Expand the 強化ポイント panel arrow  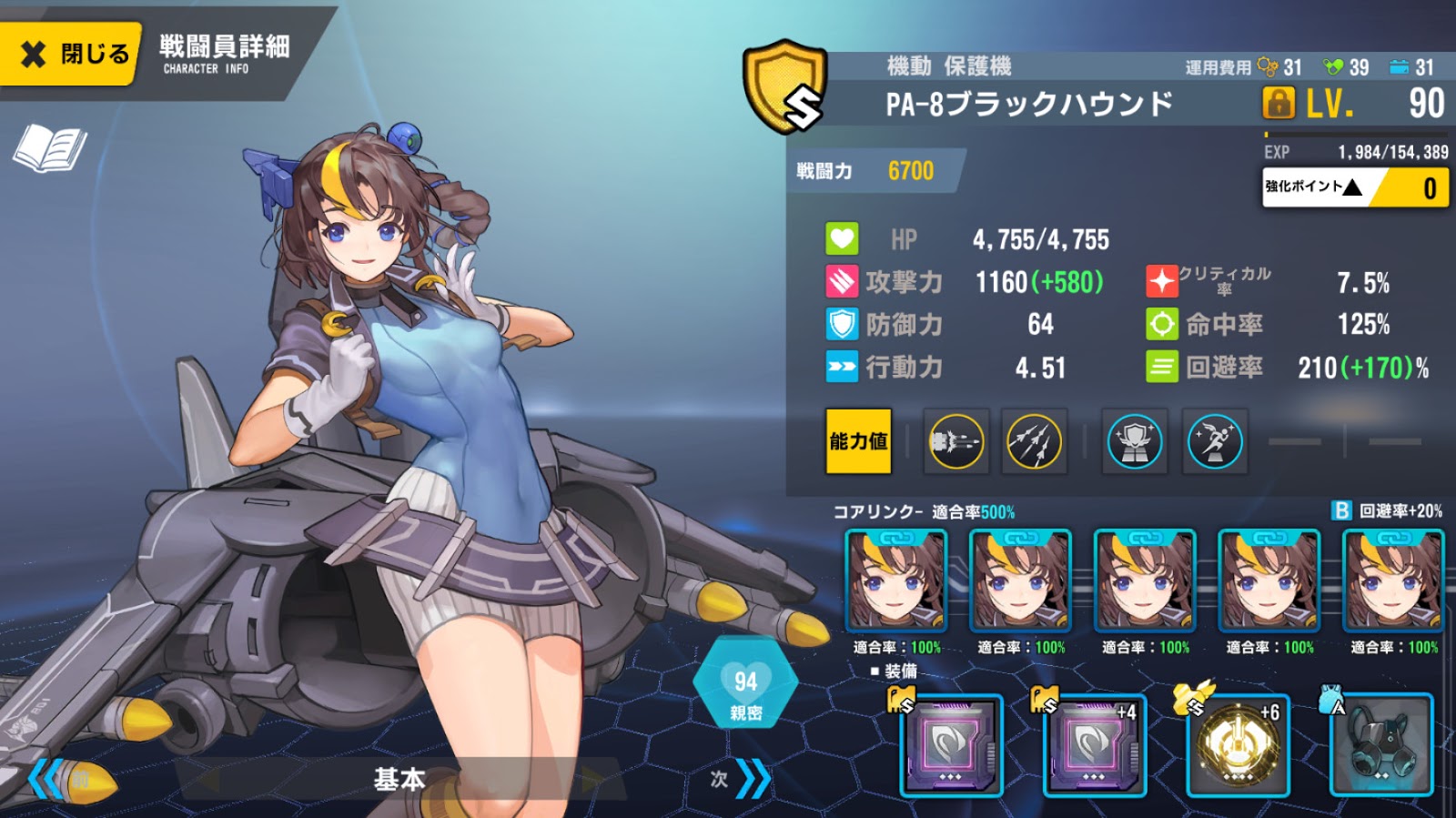point(1352,189)
